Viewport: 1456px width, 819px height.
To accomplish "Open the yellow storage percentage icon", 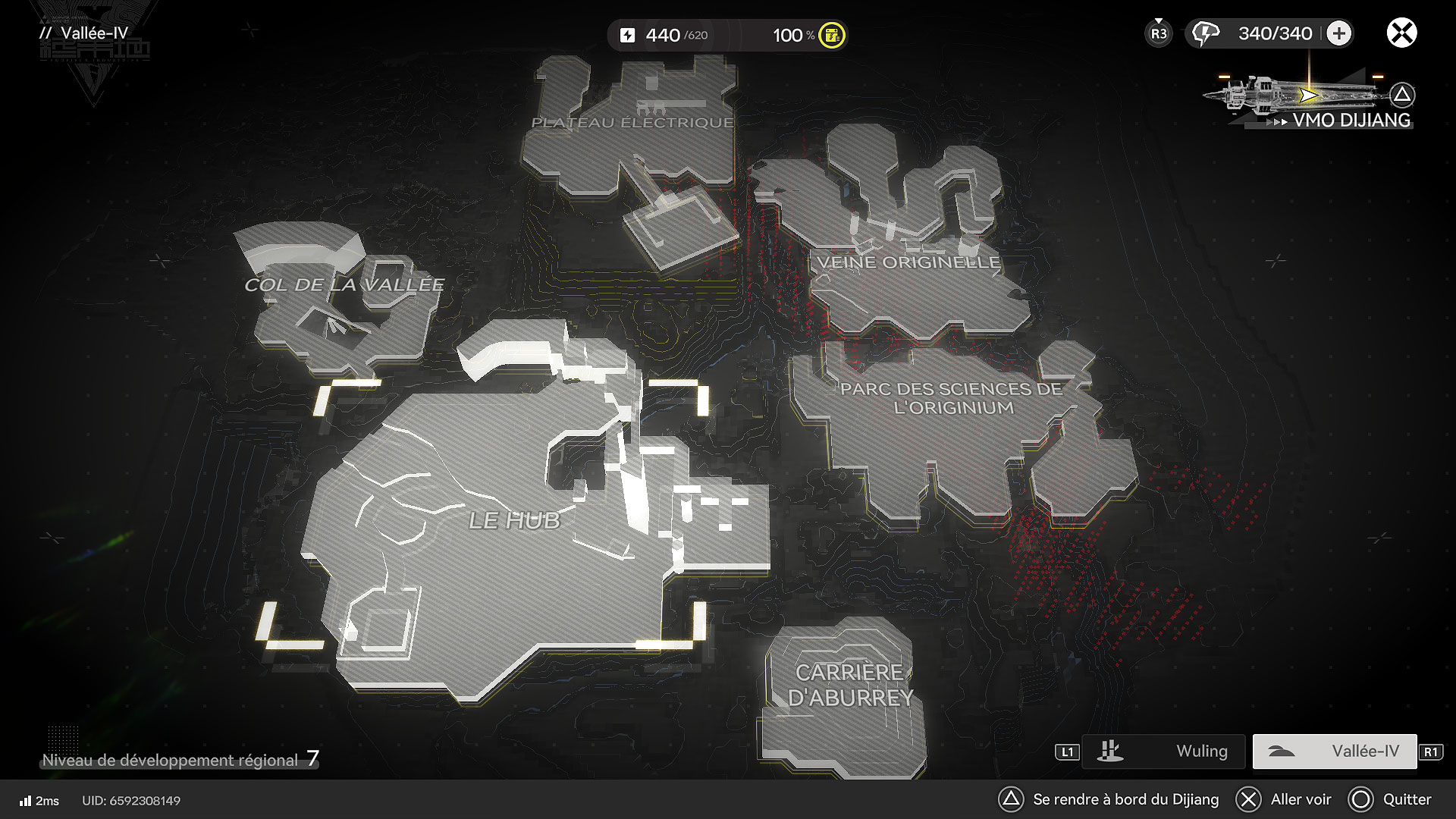I will click(832, 35).
